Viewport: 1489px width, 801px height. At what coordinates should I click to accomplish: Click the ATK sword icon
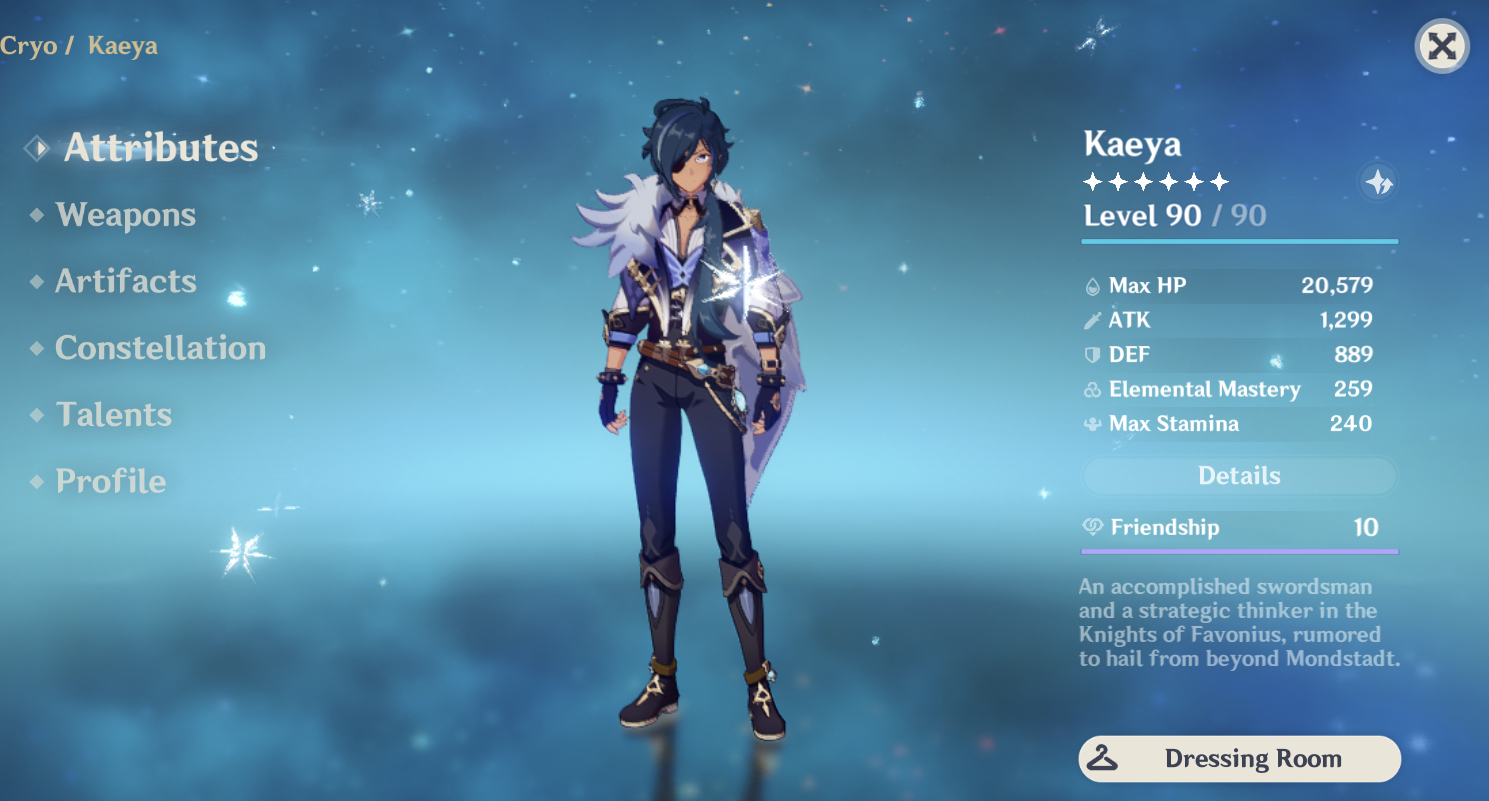1093,320
